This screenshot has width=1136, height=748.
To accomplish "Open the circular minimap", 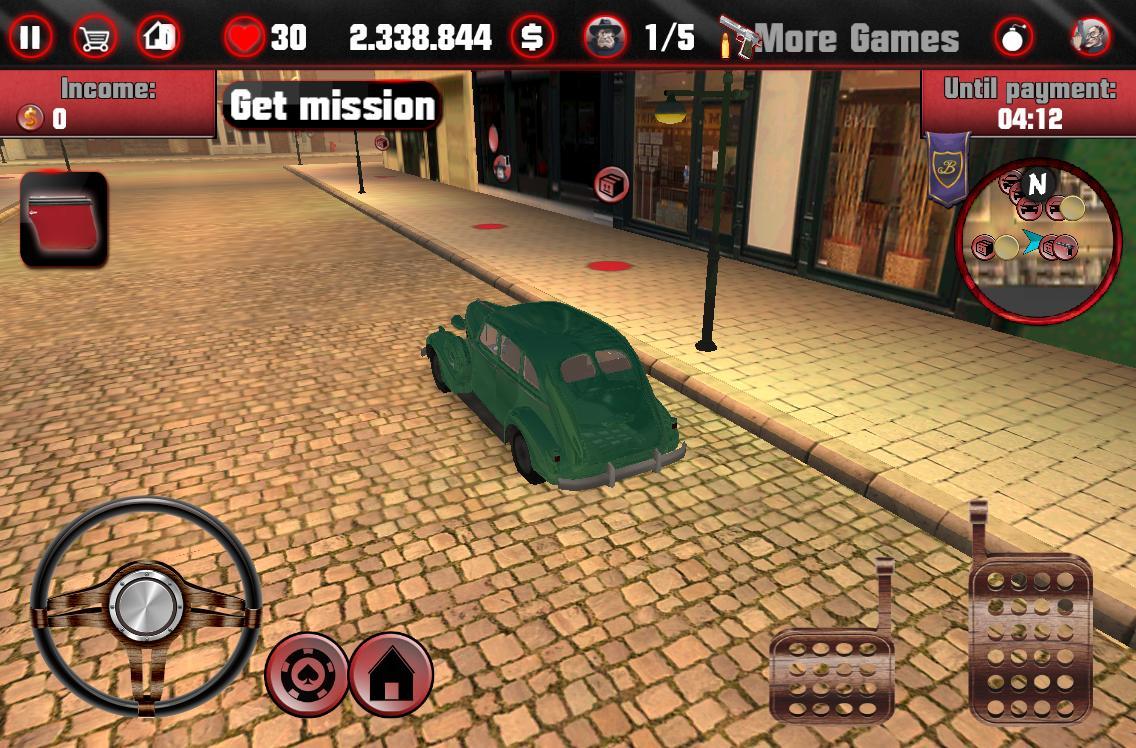I will pyautogui.click(x=1038, y=240).
